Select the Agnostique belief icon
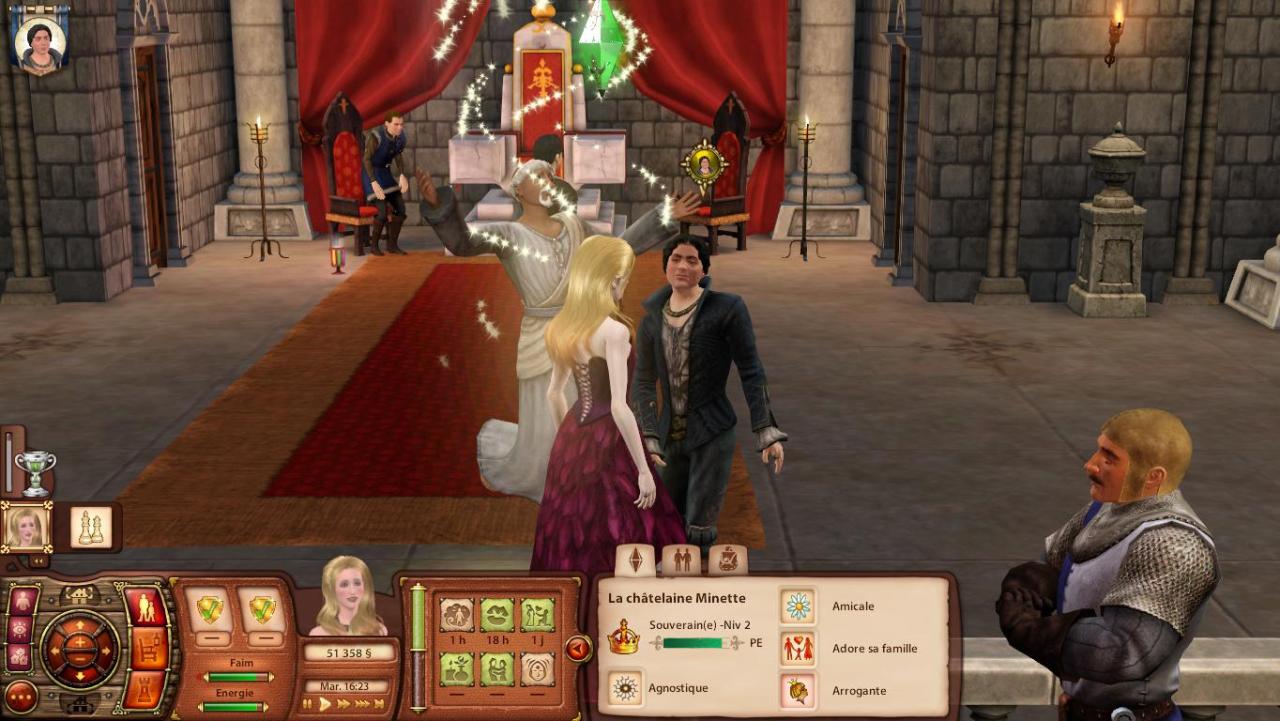The width and height of the screenshot is (1280, 721). [626, 688]
